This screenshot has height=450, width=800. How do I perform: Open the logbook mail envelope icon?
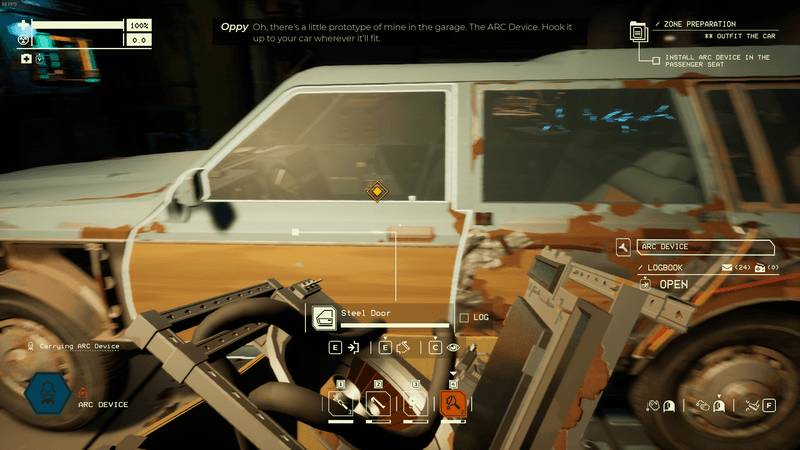point(727,268)
